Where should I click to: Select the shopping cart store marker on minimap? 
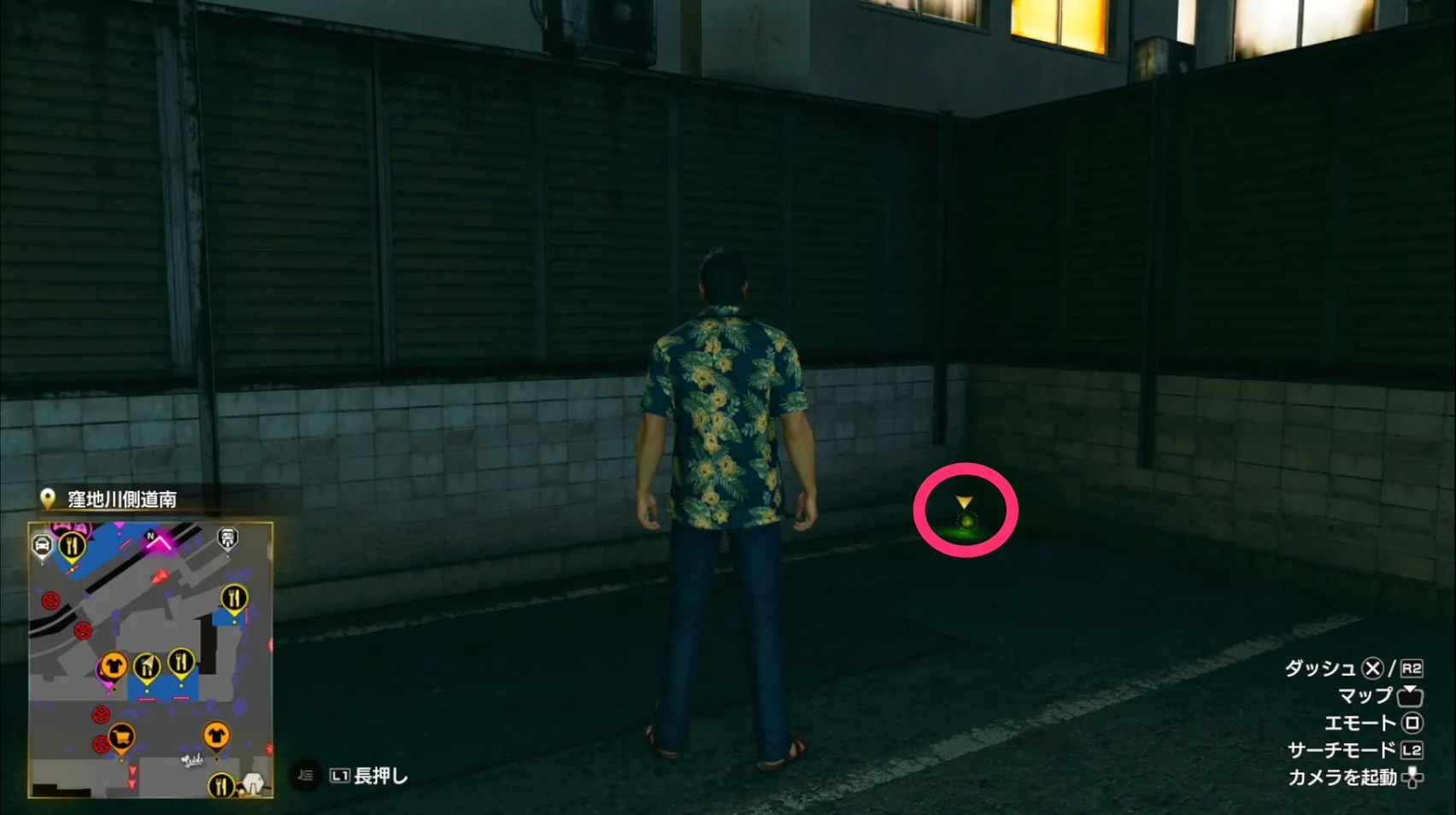120,737
